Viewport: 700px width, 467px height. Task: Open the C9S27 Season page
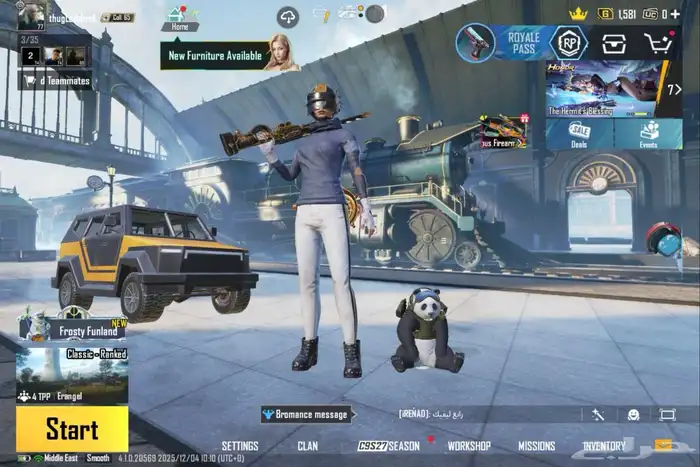pos(389,446)
